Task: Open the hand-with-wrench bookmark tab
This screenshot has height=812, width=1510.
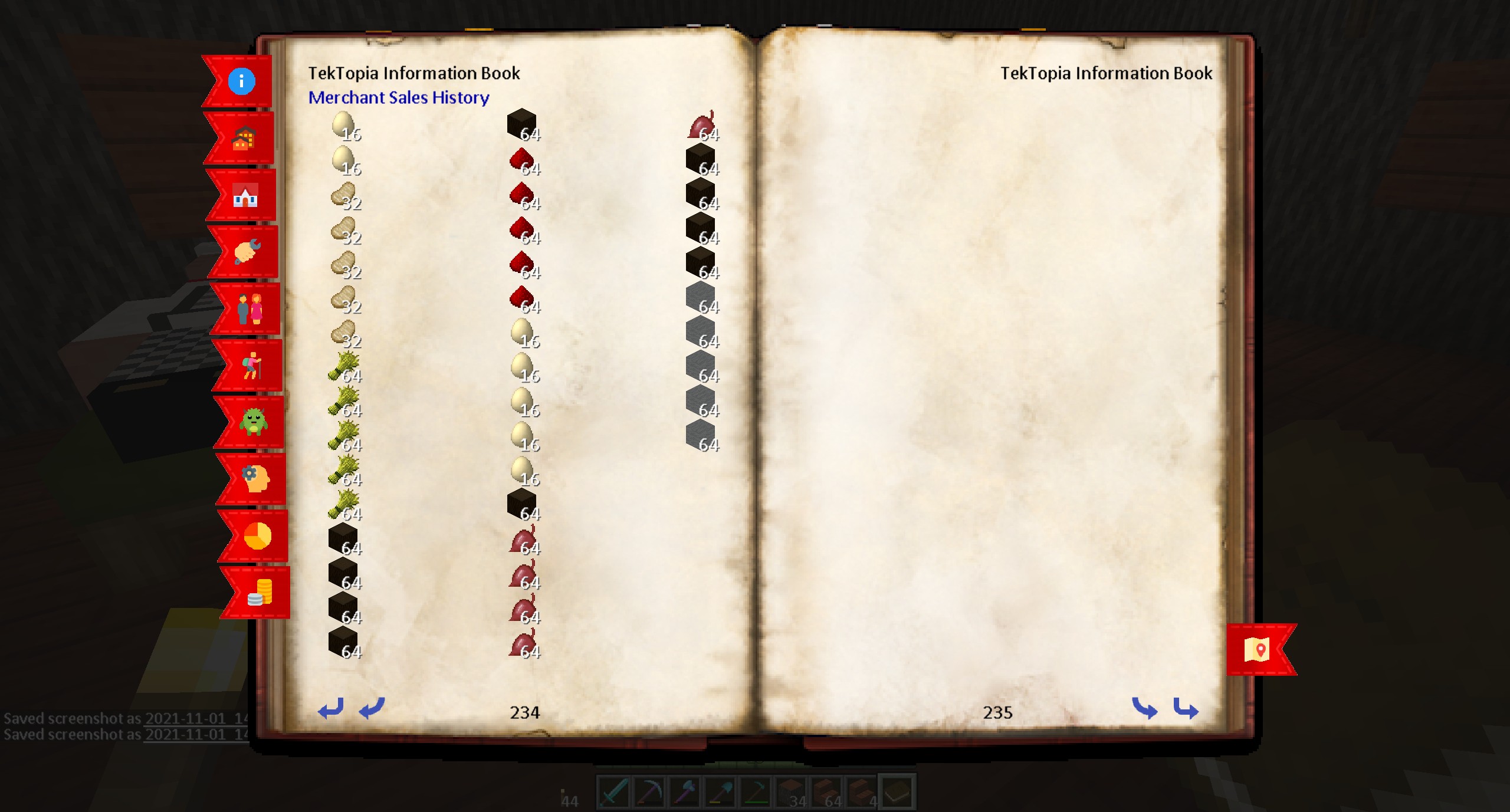Action: coord(247,252)
